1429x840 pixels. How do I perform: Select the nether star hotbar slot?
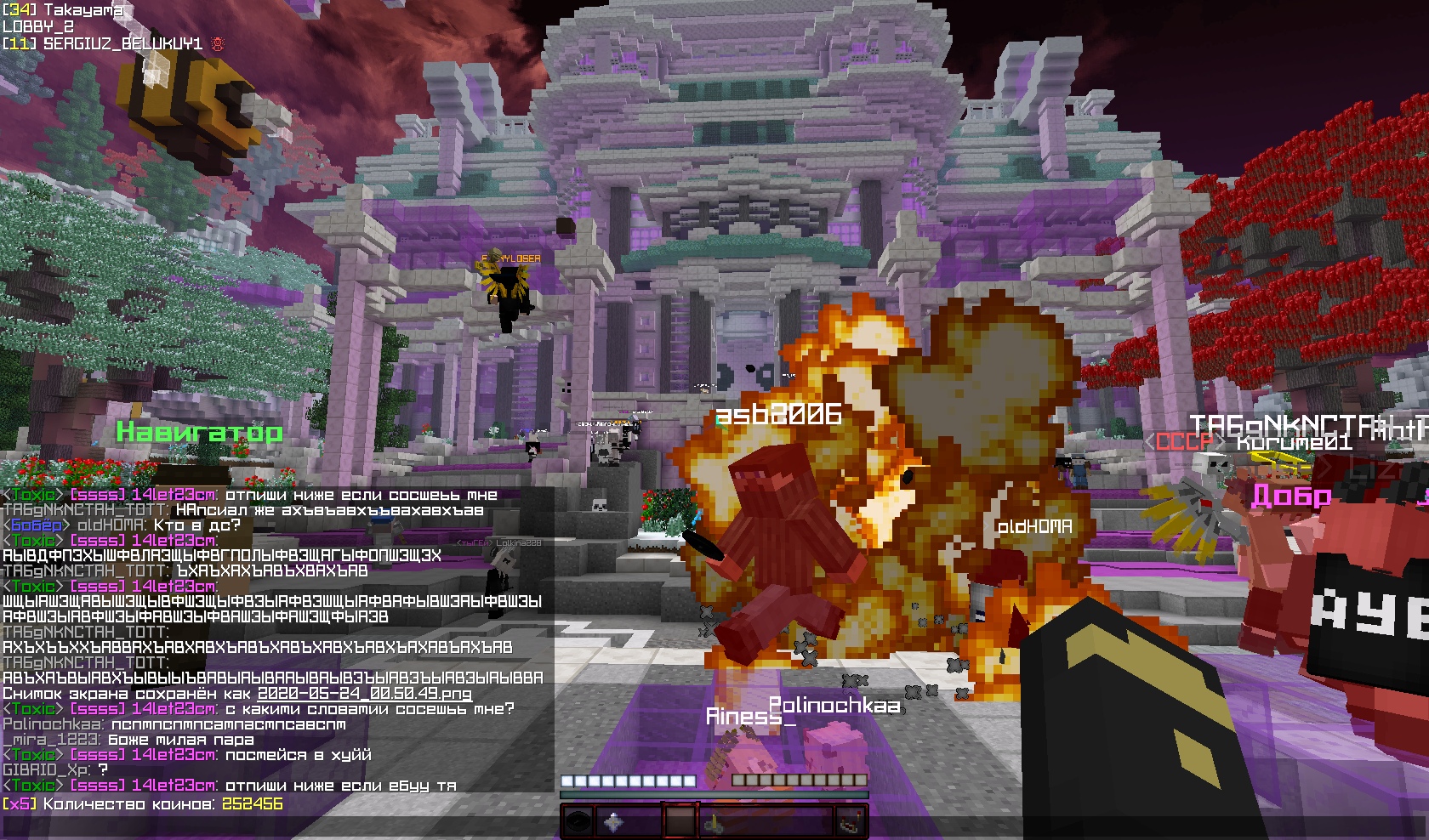tap(613, 823)
